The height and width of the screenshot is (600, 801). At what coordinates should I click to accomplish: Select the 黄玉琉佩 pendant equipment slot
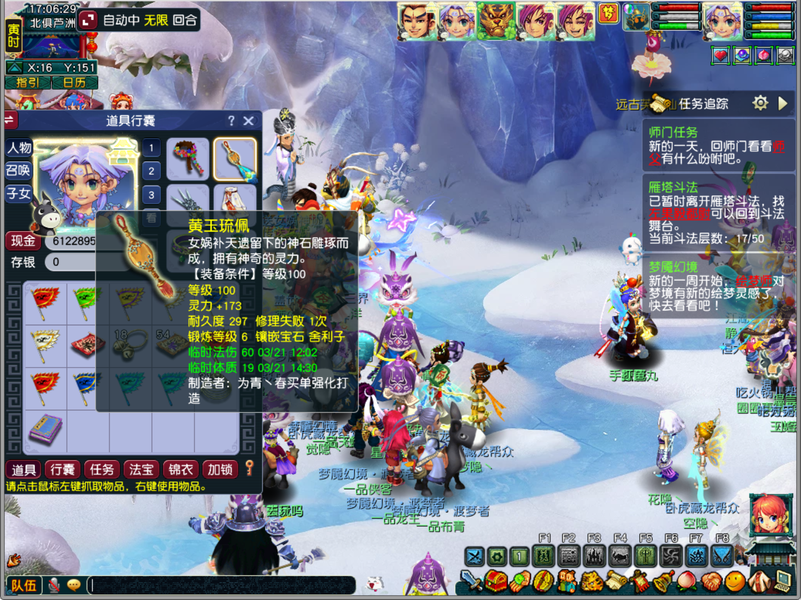tap(235, 158)
